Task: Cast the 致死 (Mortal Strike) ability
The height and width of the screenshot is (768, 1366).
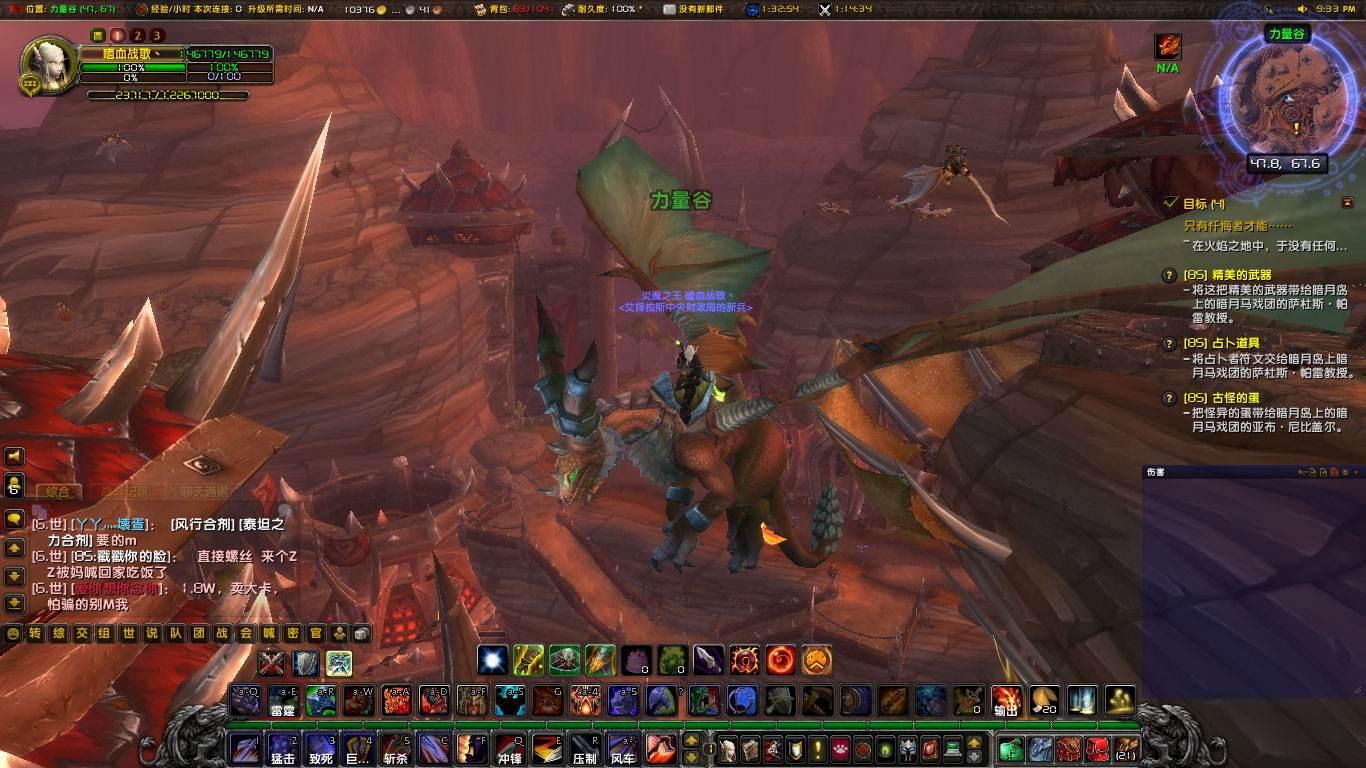Action: pyautogui.click(x=320, y=748)
